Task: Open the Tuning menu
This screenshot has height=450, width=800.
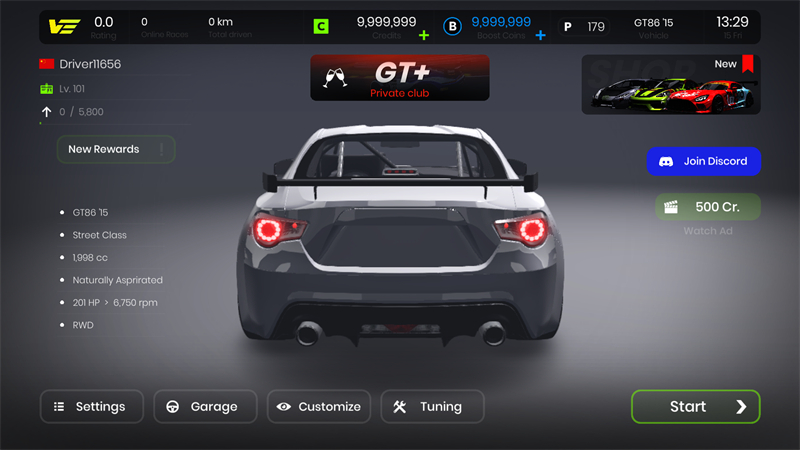Action: point(432,407)
